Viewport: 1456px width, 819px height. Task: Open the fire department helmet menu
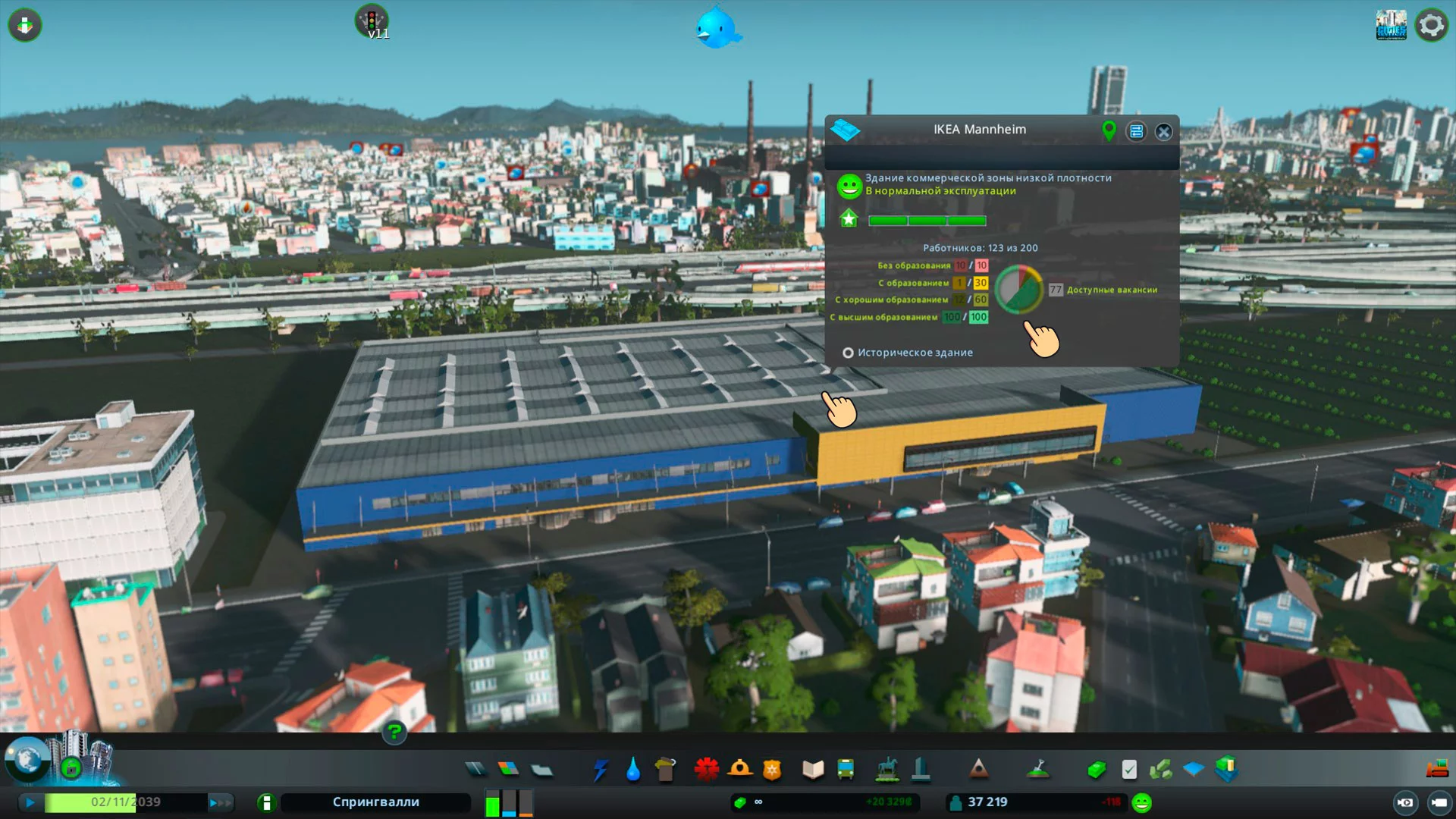[739, 770]
